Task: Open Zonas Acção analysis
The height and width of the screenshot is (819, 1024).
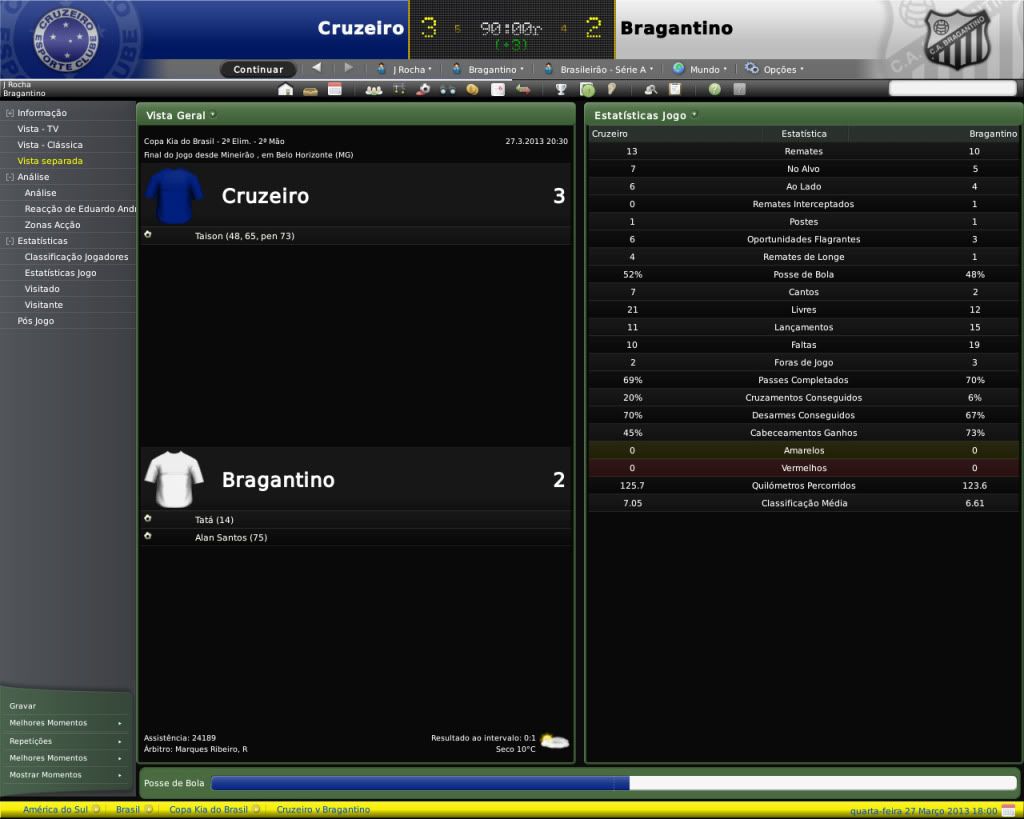Action: click(x=52, y=225)
